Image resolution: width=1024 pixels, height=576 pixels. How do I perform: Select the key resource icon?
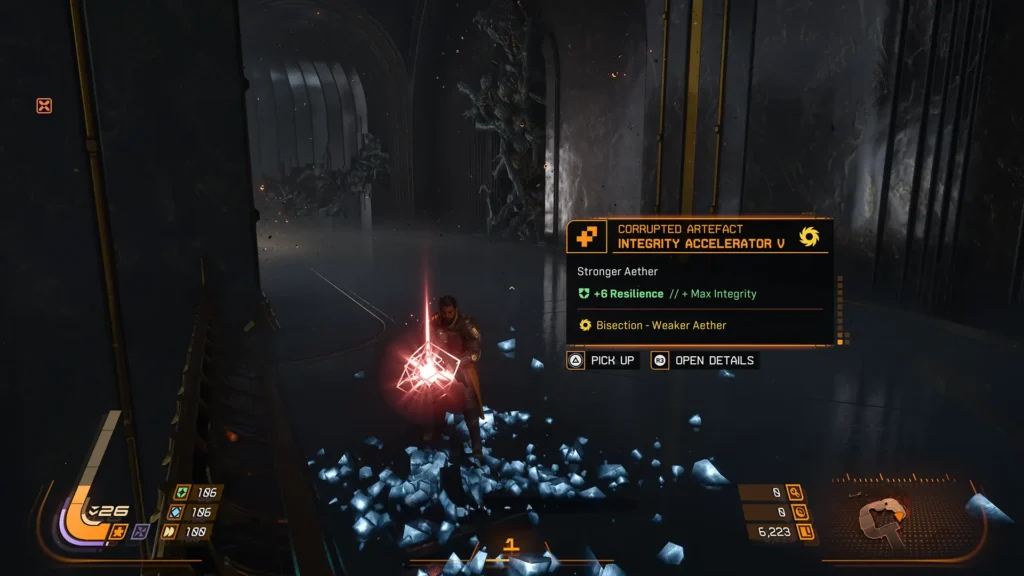(795, 492)
